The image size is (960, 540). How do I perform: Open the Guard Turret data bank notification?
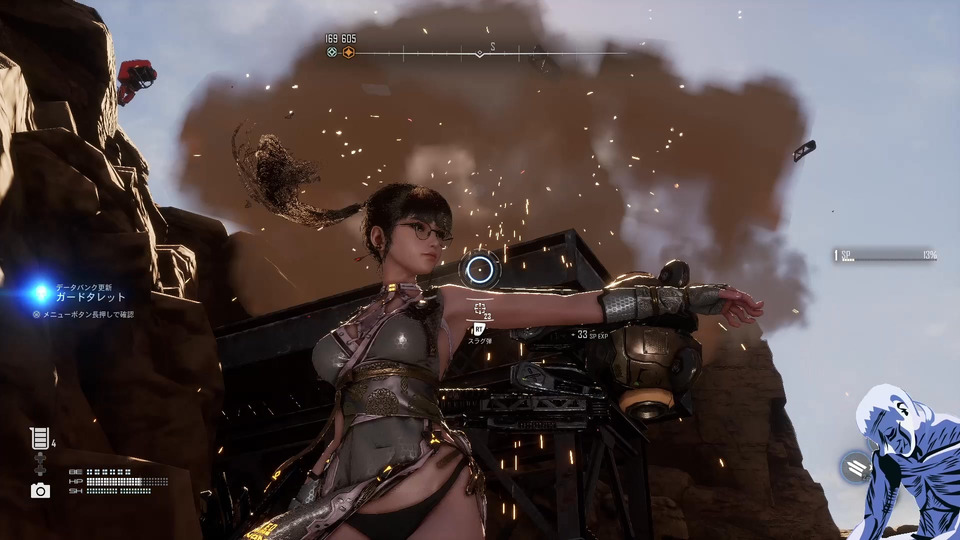coord(90,297)
